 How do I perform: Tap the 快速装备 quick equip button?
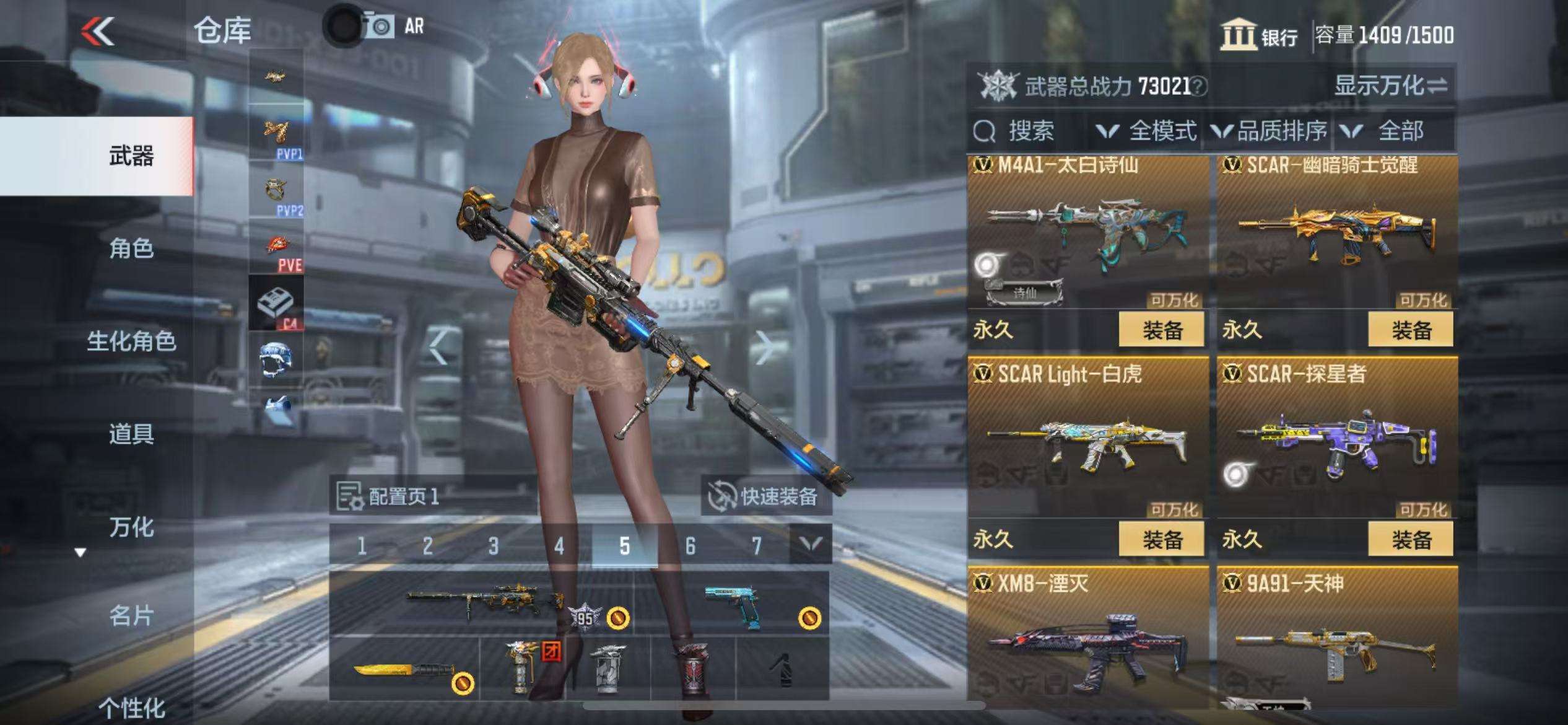click(x=765, y=496)
